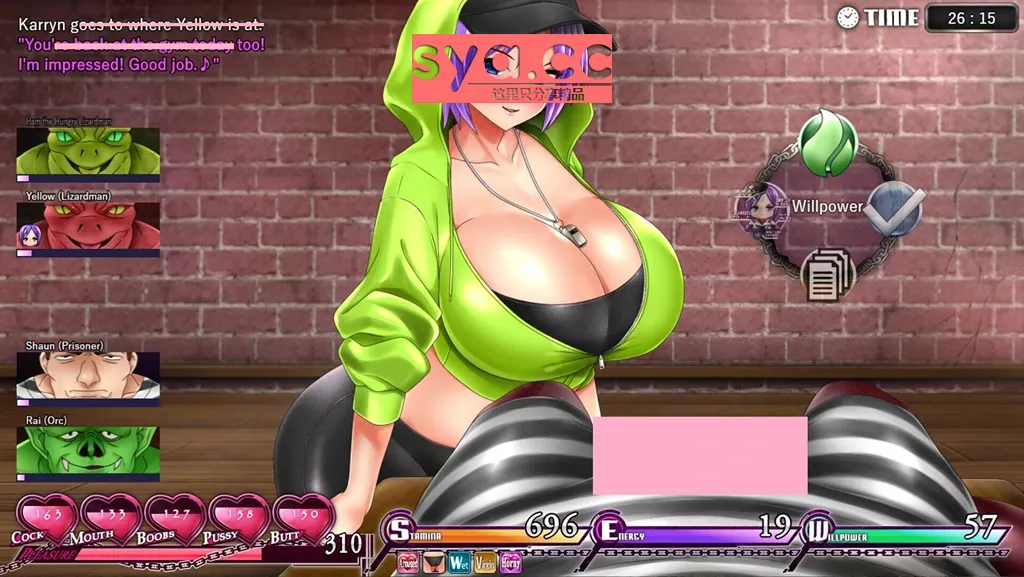Screen dimensions: 1024x577
Task: Choose the Willpower command in the wheel
Action: click(x=827, y=207)
